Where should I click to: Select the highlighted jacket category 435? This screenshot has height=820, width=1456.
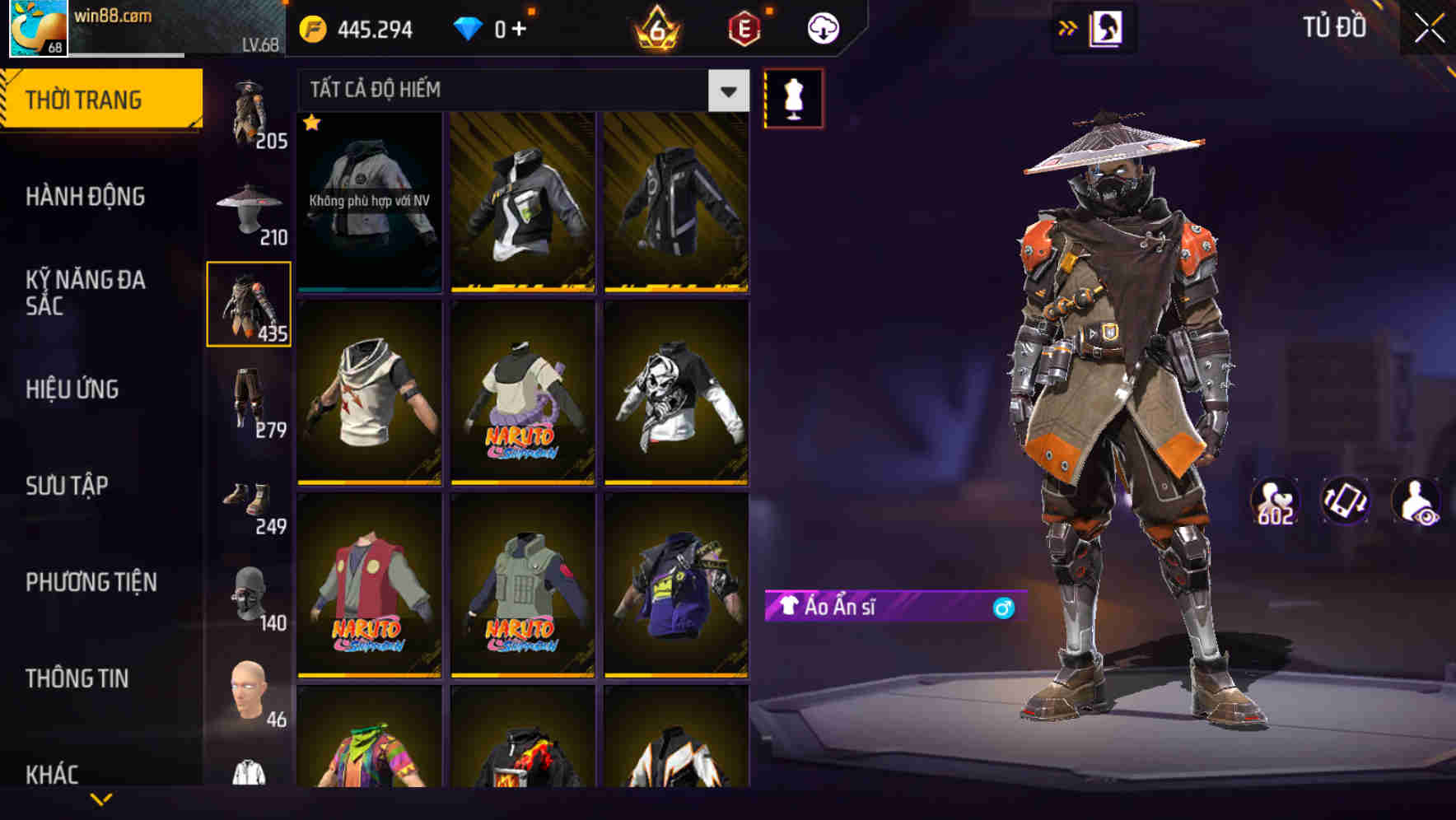pyautogui.click(x=249, y=303)
